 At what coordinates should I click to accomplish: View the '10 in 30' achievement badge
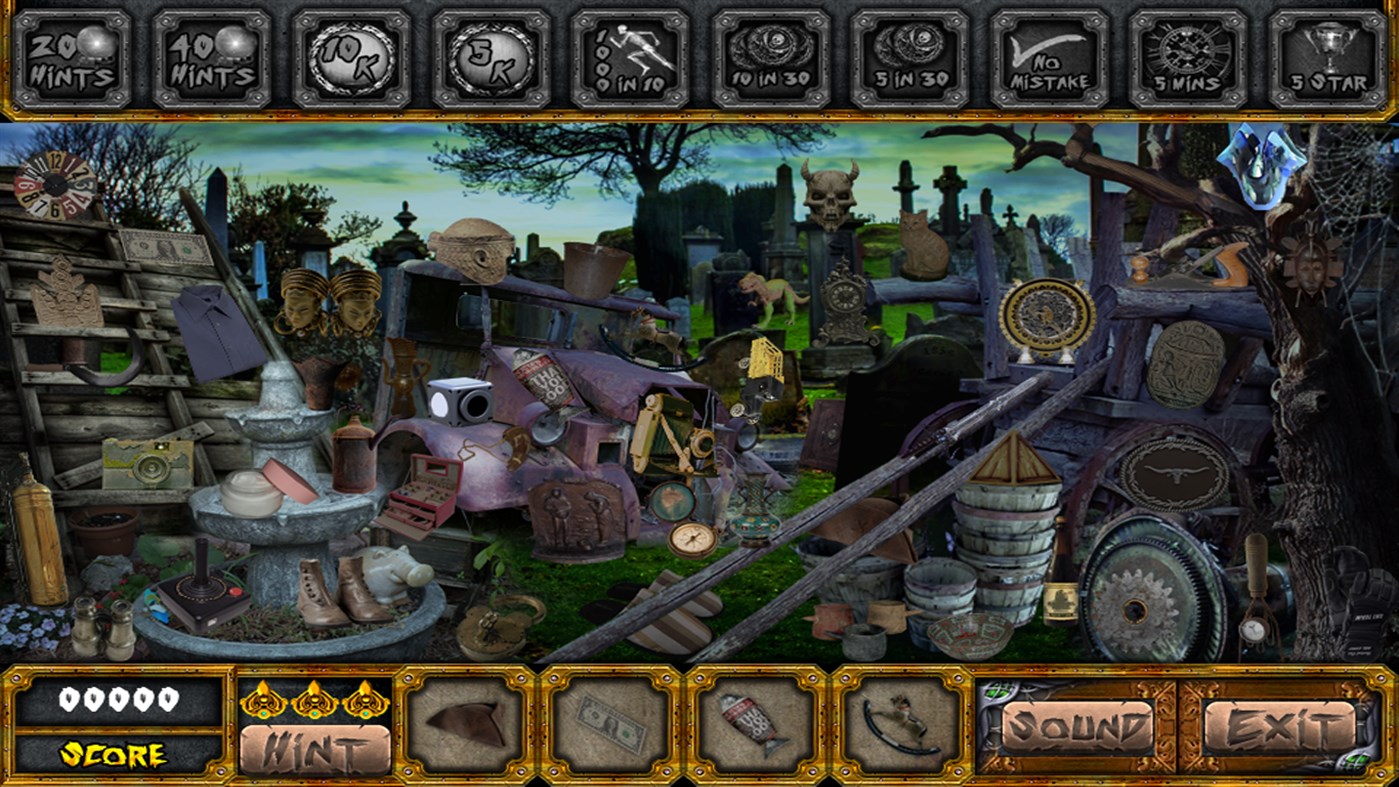pos(770,55)
